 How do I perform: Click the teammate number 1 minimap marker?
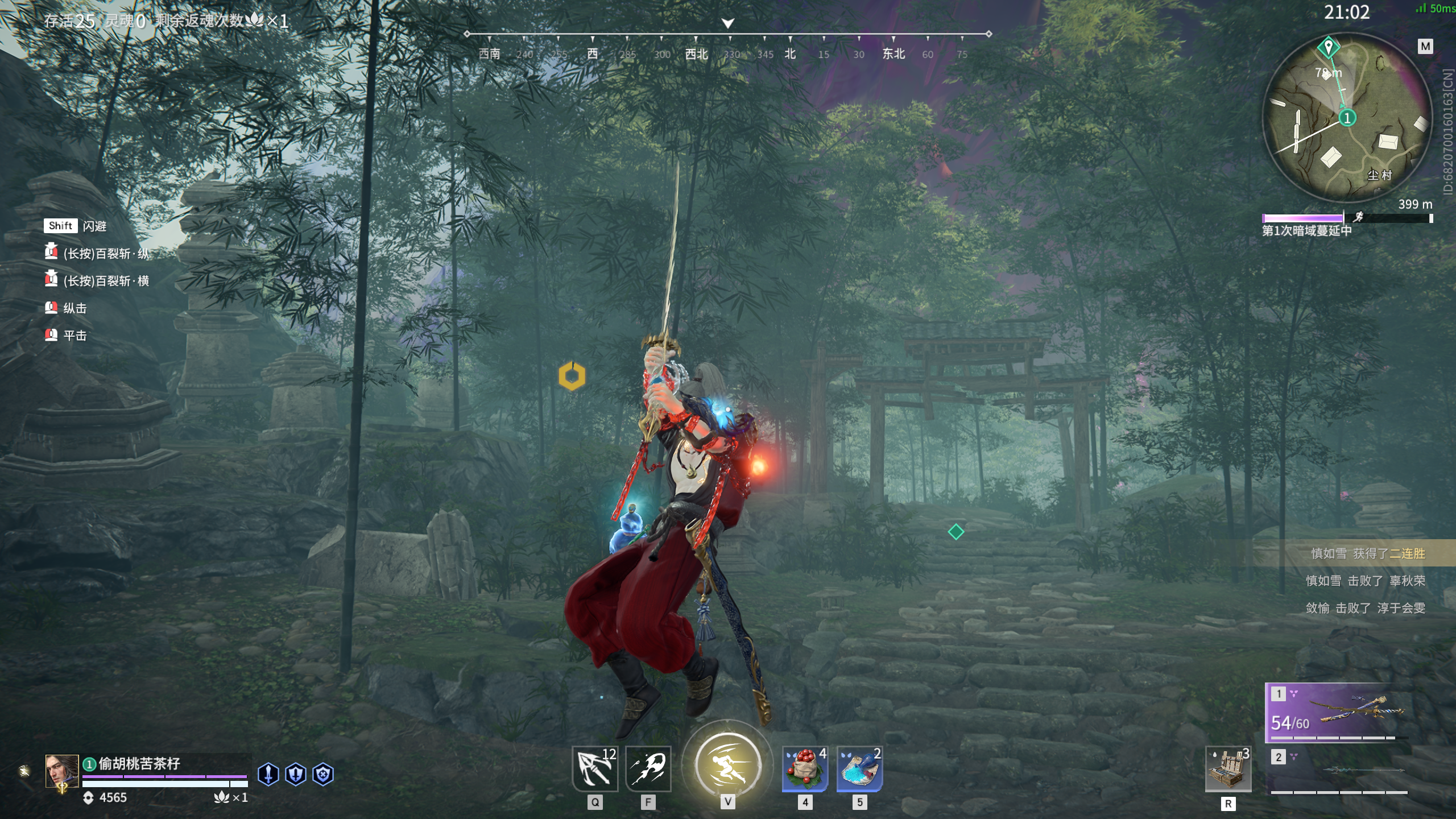click(x=1347, y=118)
